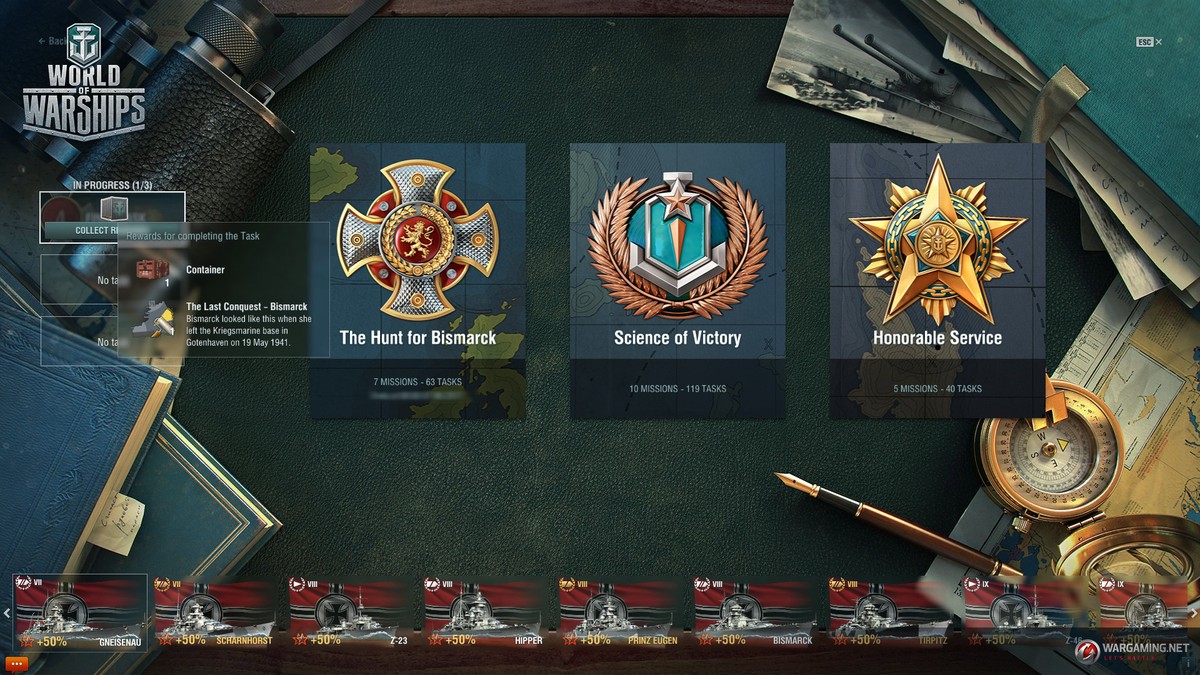Screen dimensions: 1200x675
Task: Select the Science of Victory campaign card
Action: [x=677, y=280]
